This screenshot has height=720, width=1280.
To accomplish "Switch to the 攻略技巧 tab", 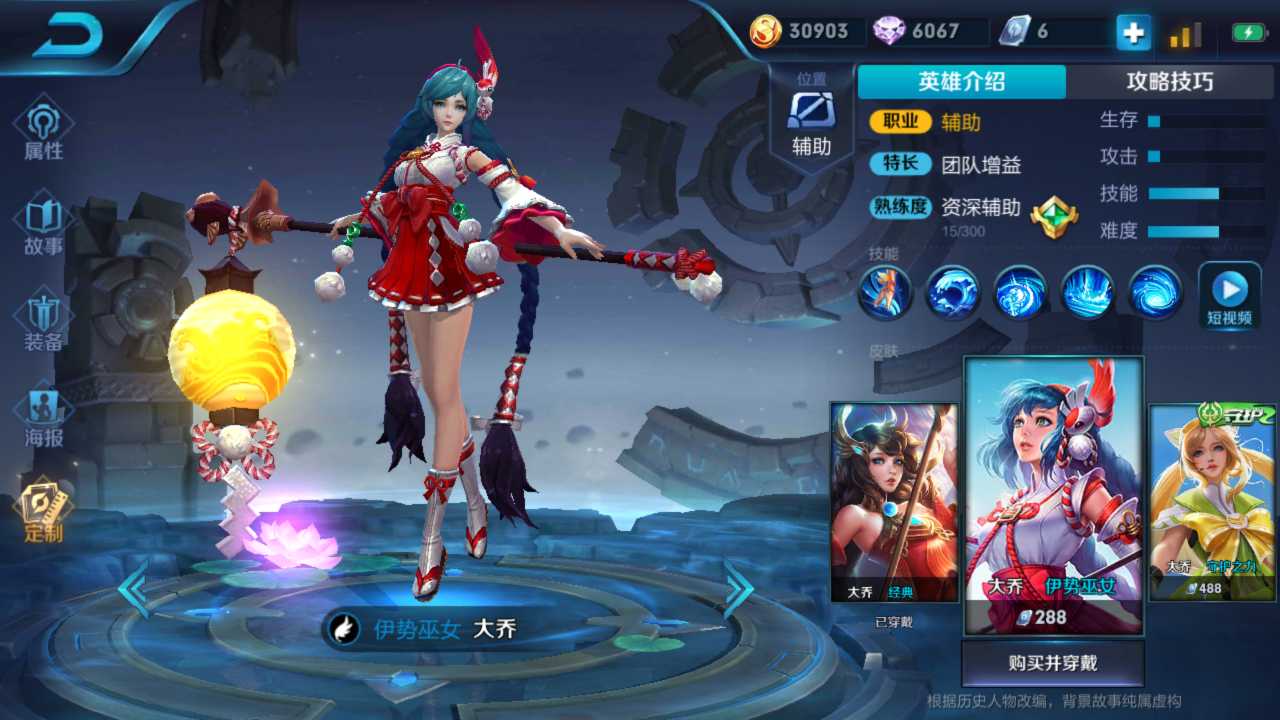I will (x=1169, y=82).
